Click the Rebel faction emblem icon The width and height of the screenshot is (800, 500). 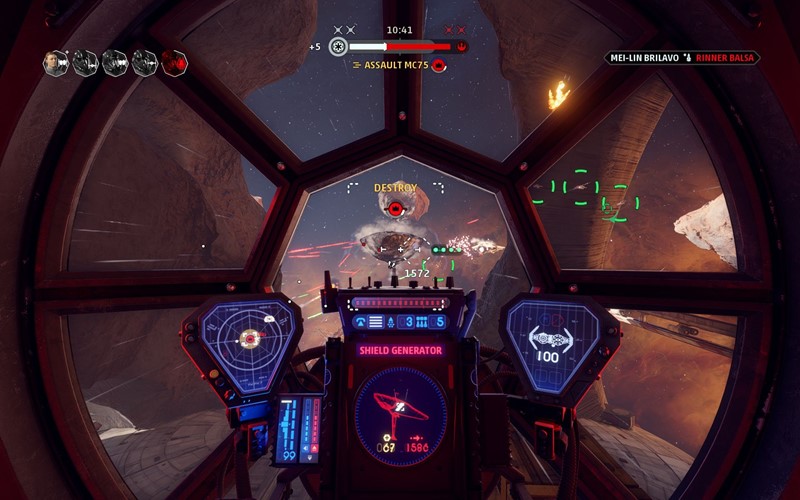[462, 46]
